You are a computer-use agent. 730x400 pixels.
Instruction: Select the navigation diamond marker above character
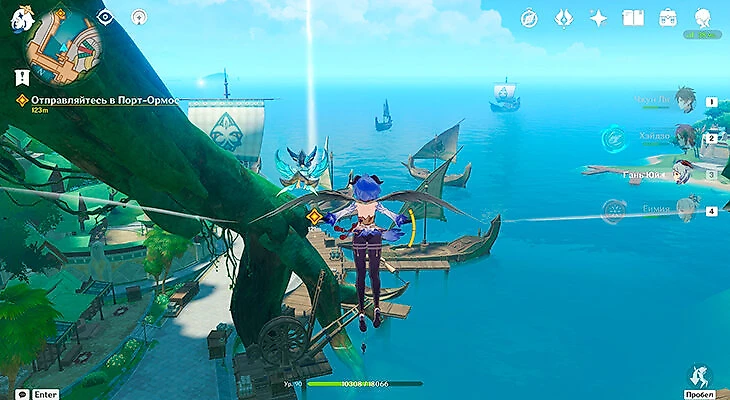pyautogui.click(x=313, y=216)
